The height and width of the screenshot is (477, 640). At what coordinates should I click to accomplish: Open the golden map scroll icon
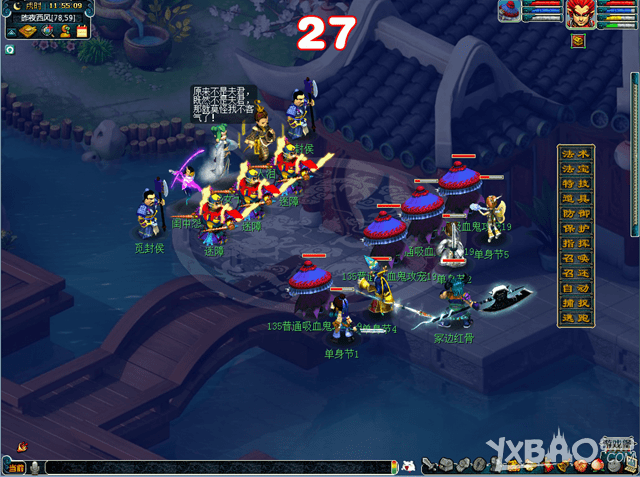(28, 31)
